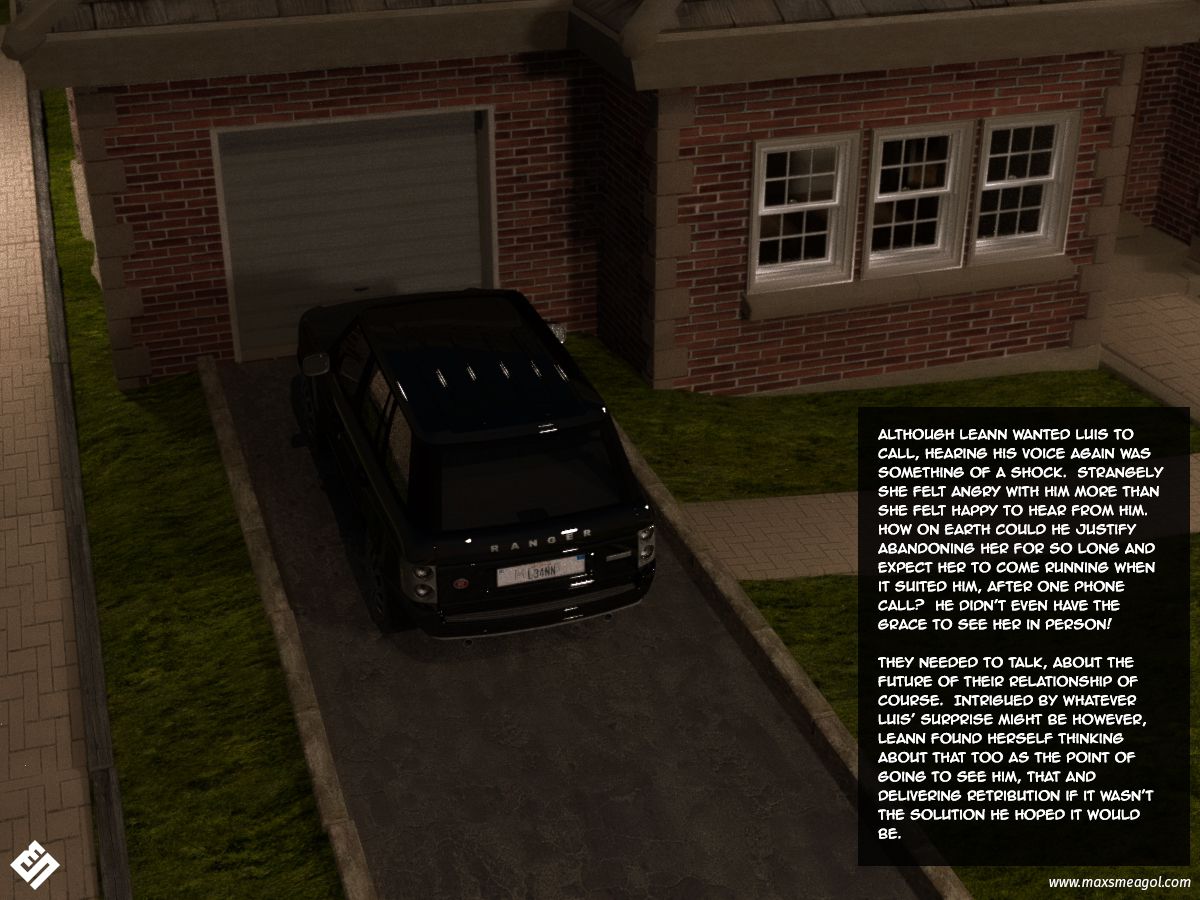Screen dimensions: 1200x900
Task: Open the www.maxsmeagol.com website link
Action: tap(1119, 882)
